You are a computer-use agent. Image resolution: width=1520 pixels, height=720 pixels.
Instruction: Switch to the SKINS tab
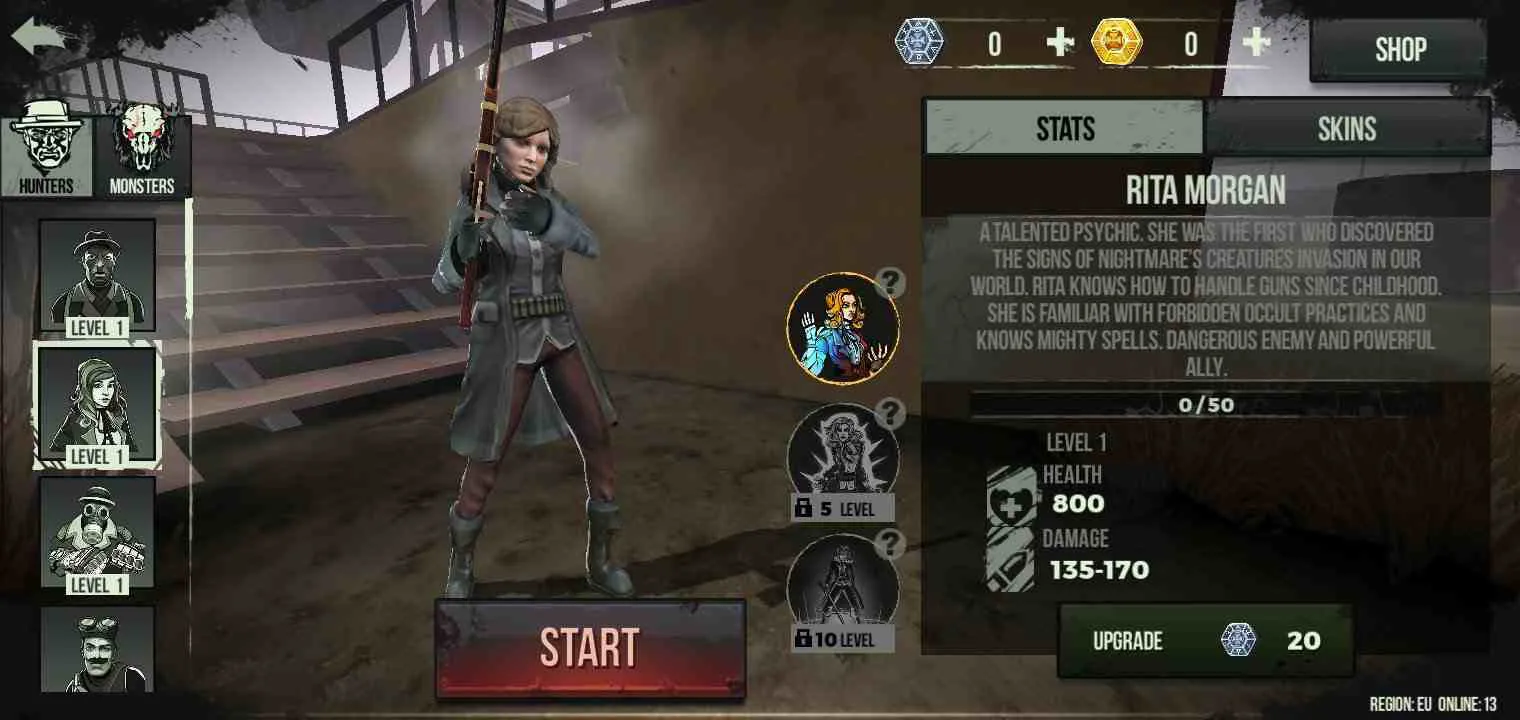(x=1345, y=127)
